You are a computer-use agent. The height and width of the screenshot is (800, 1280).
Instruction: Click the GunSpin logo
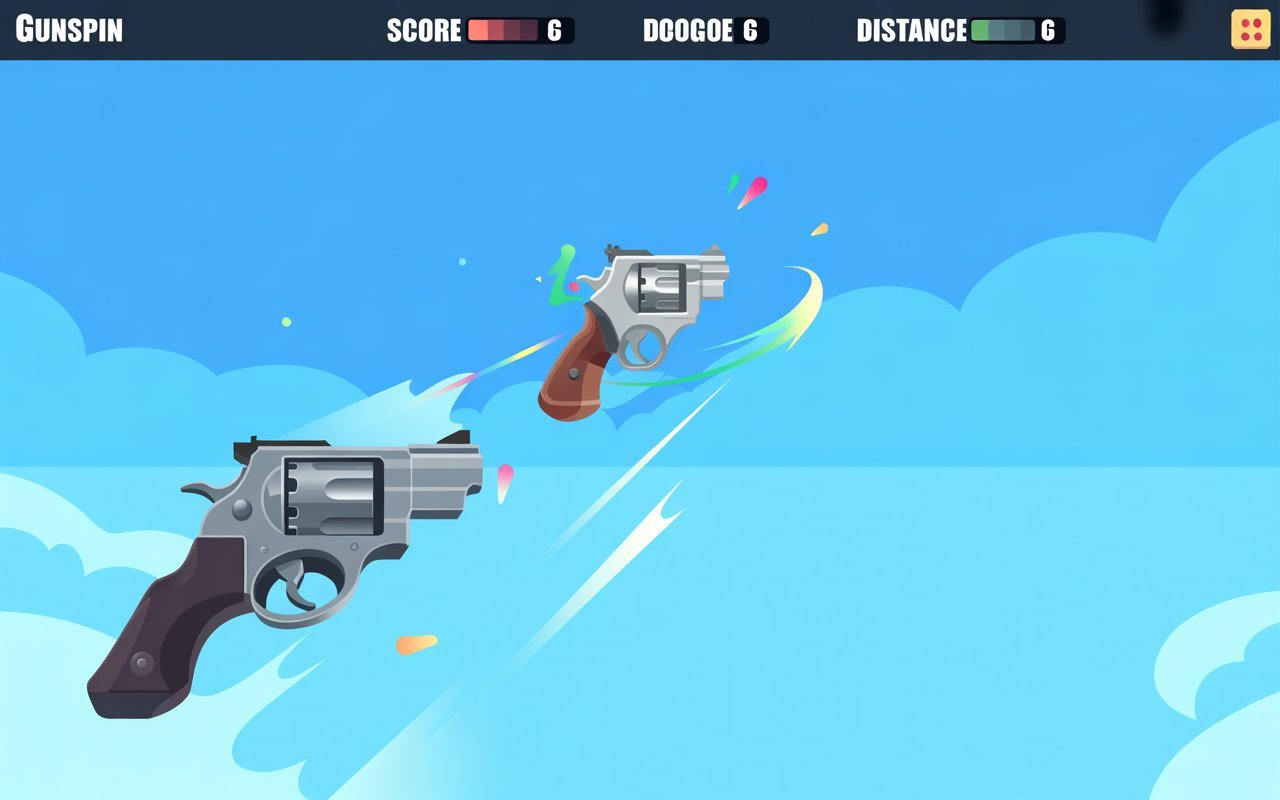(x=70, y=29)
